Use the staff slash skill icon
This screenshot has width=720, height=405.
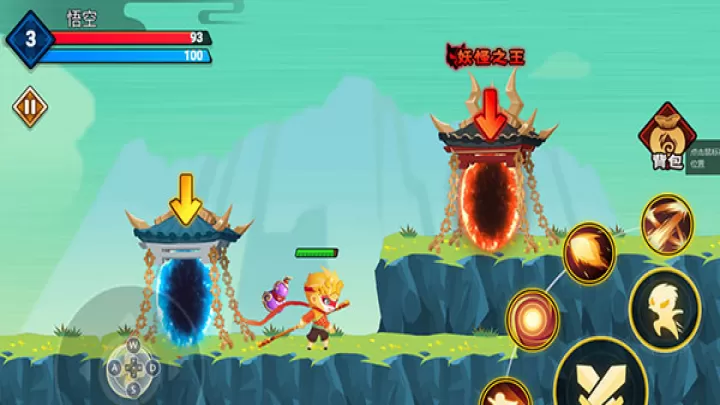[x=666, y=224]
